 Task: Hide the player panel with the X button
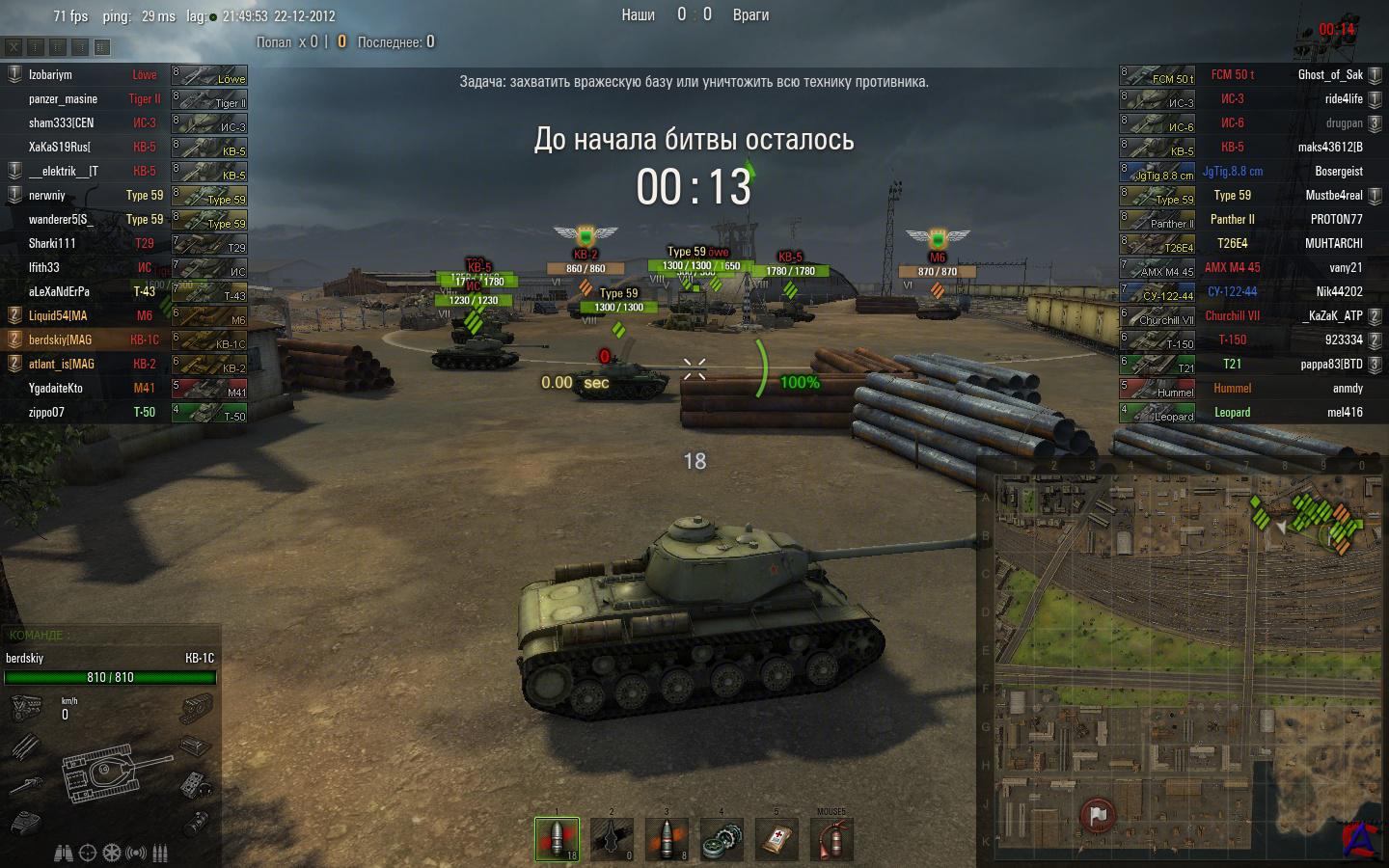click(14, 46)
